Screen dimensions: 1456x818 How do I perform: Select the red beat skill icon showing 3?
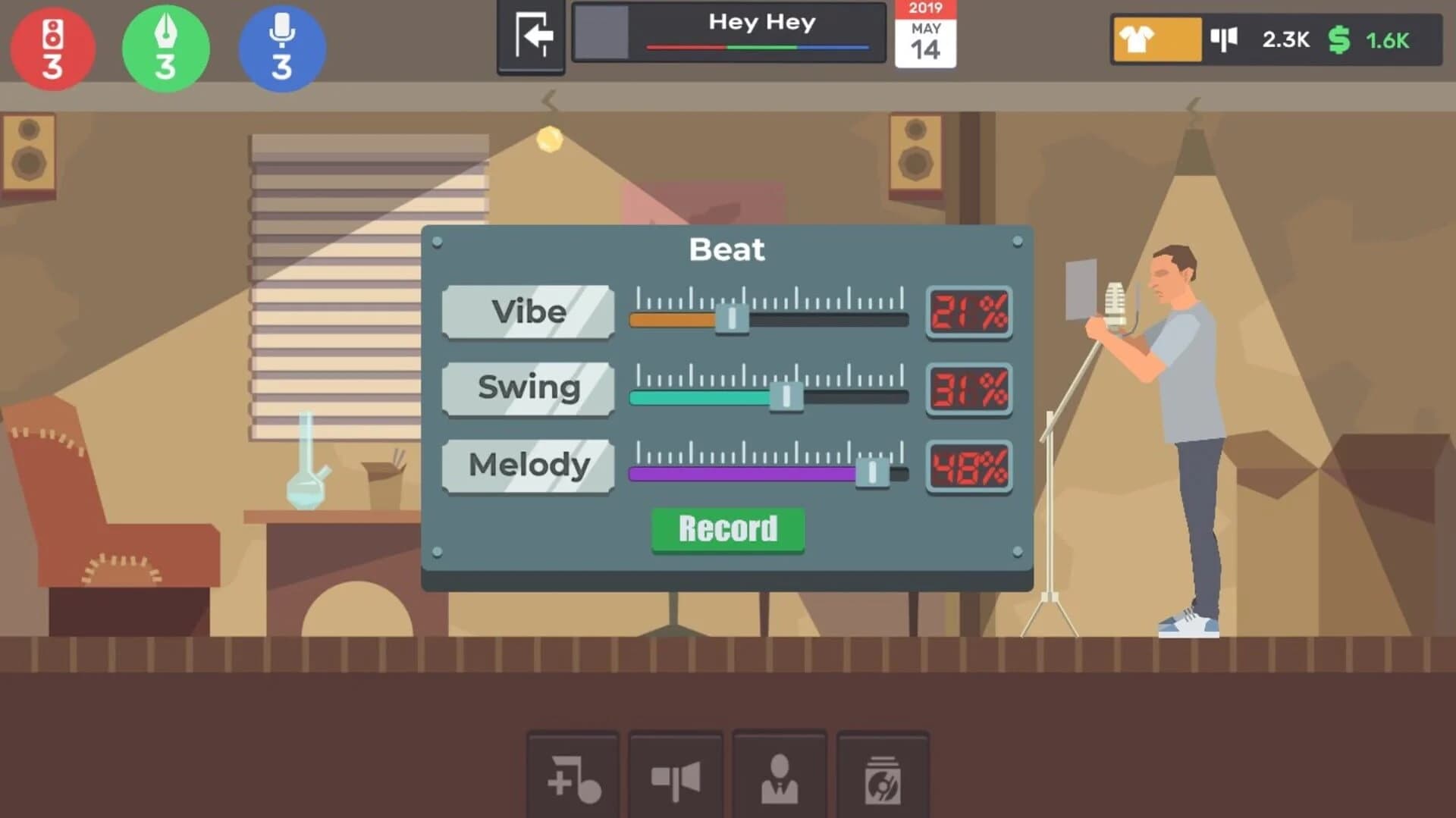(x=52, y=48)
